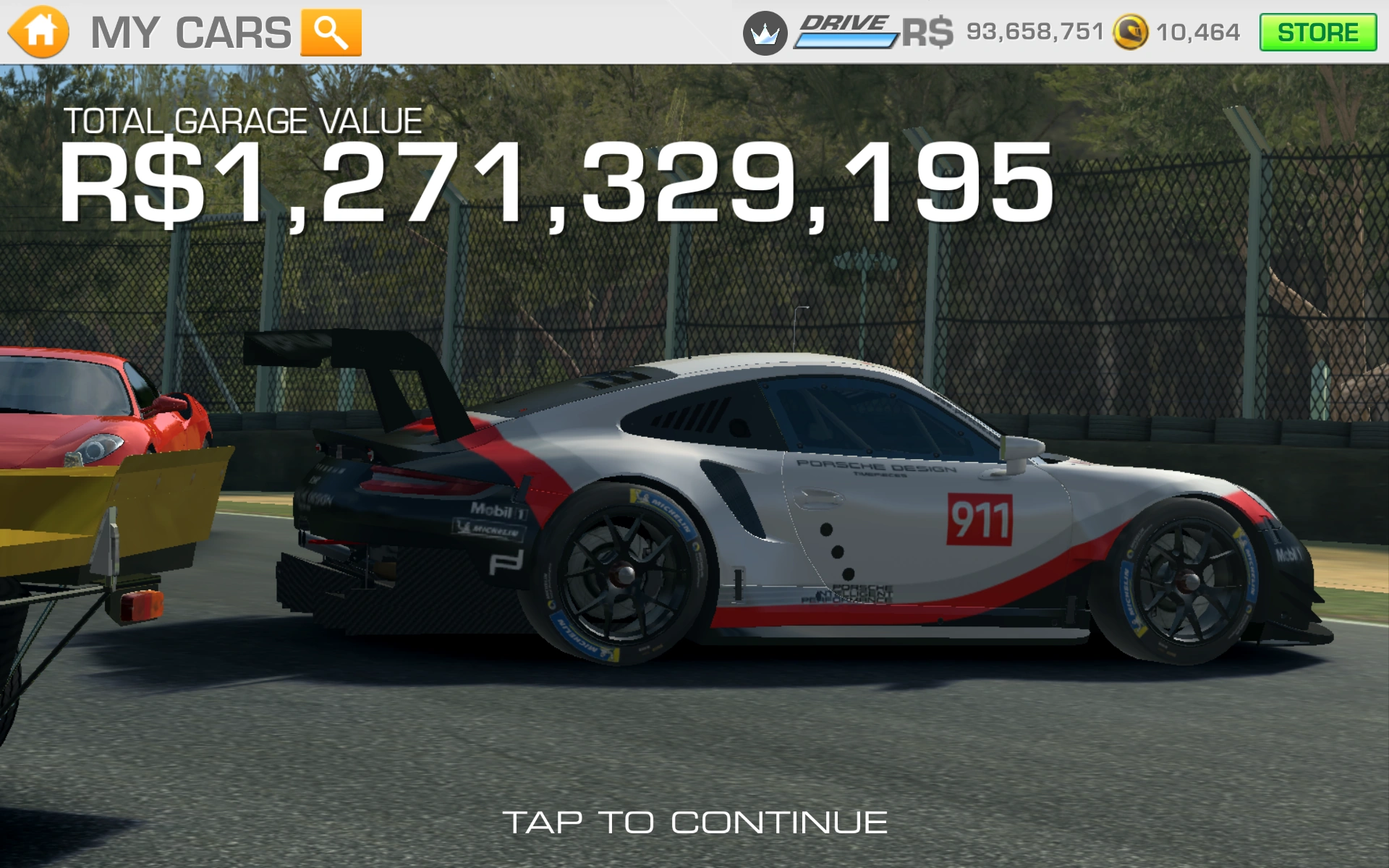1389x868 pixels.
Task: Open the green Store button
Action: [1317, 33]
